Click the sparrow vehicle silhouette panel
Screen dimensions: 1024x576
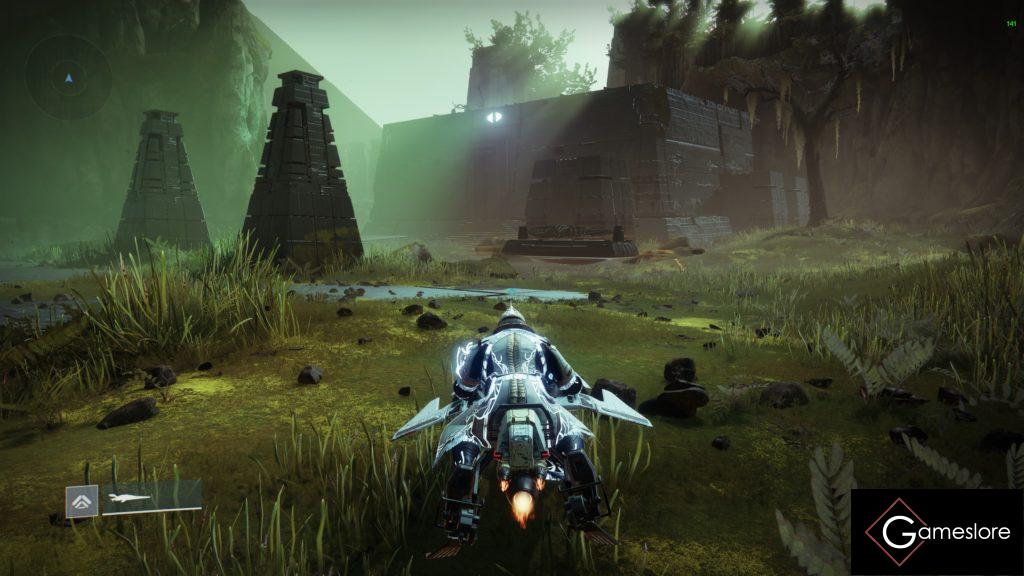[151, 497]
